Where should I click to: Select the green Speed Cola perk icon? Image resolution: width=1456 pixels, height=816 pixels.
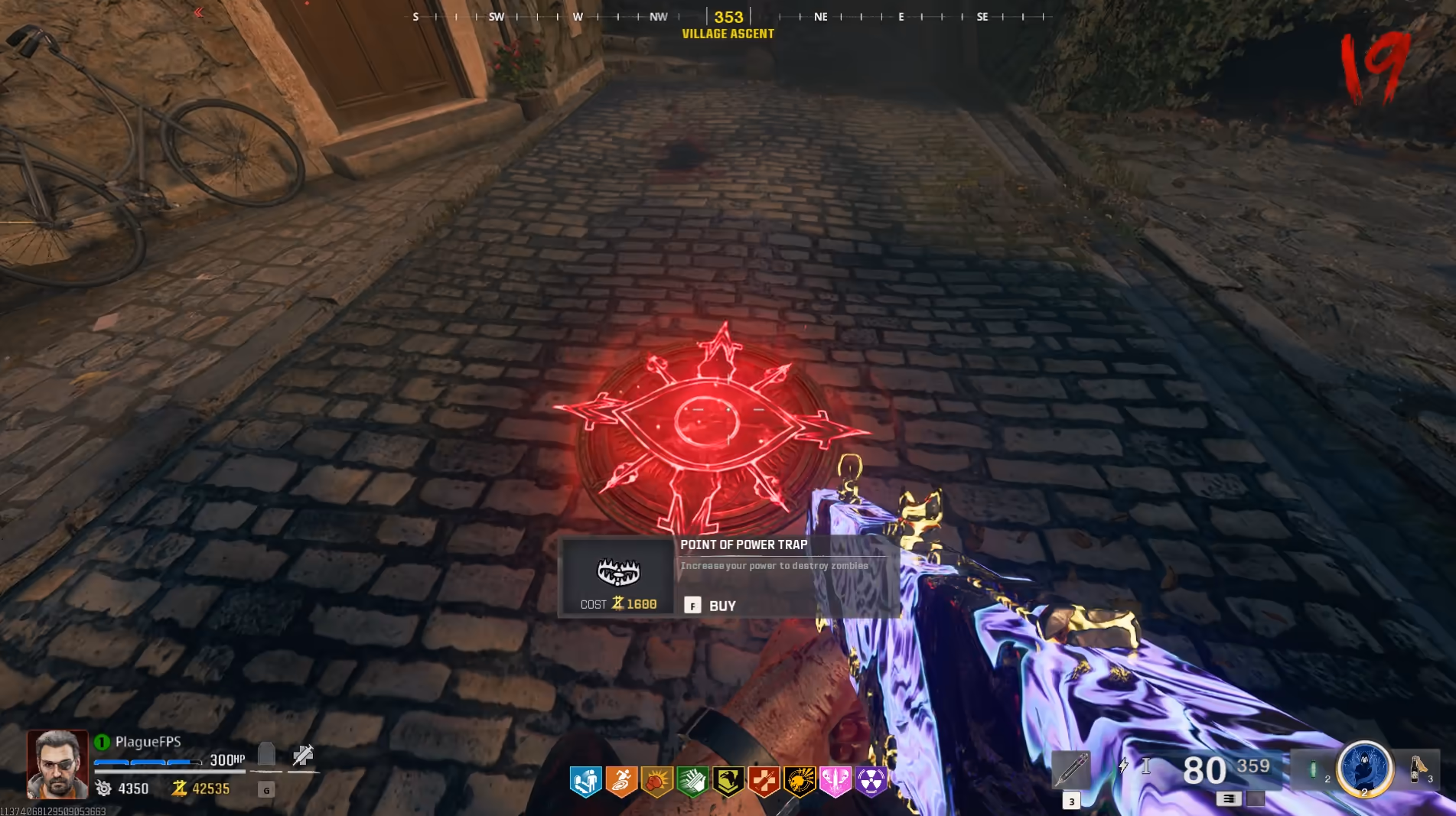692,782
